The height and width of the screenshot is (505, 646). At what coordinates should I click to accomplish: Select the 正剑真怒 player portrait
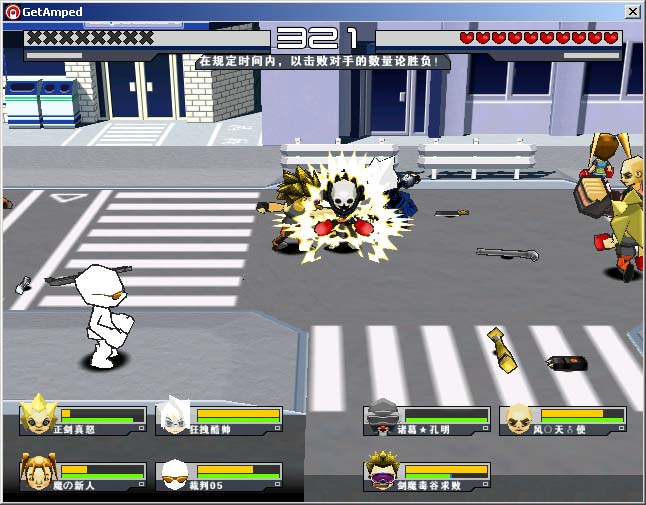pos(39,414)
